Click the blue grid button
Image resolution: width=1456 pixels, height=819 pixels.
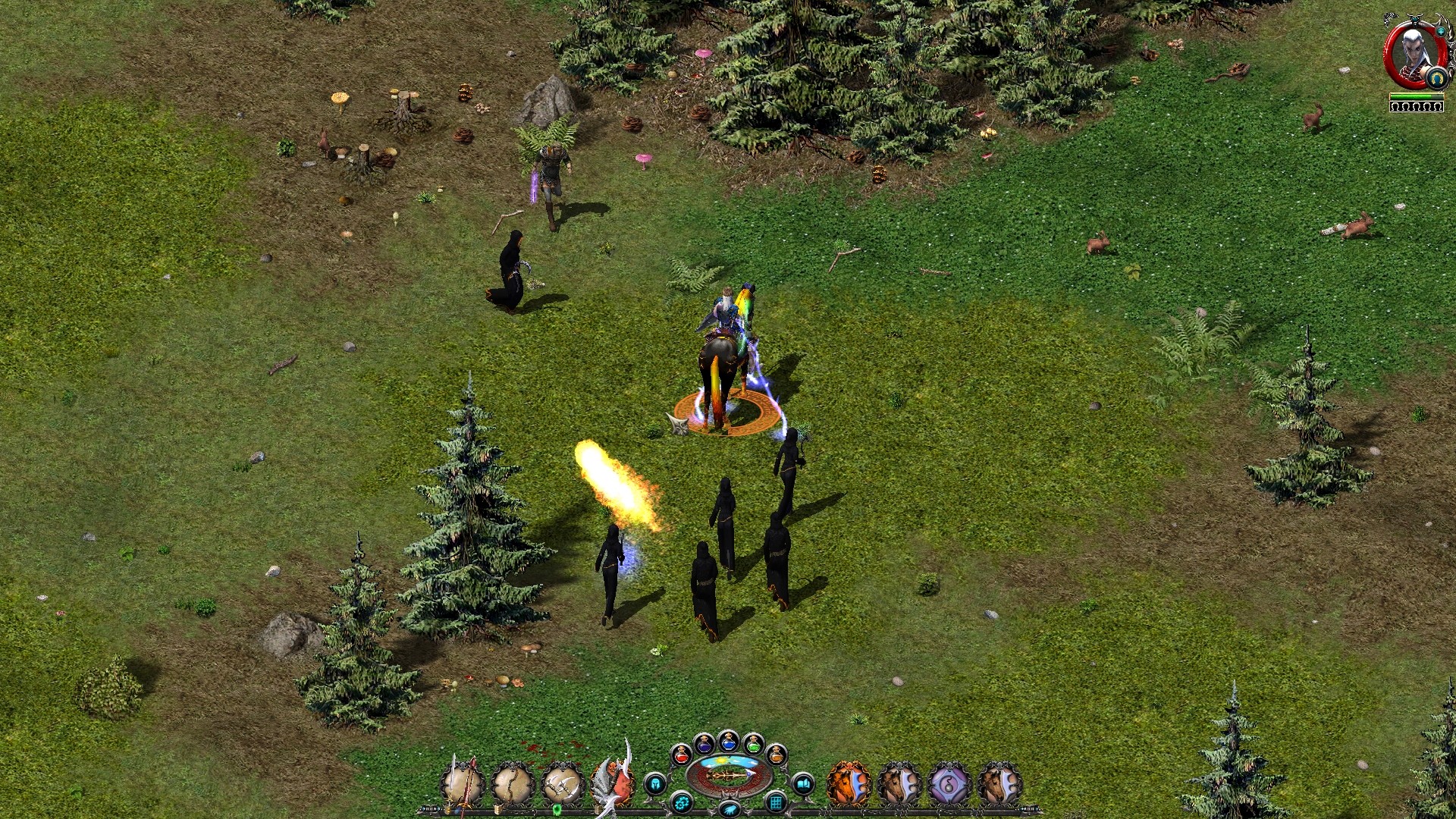point(776,802)
